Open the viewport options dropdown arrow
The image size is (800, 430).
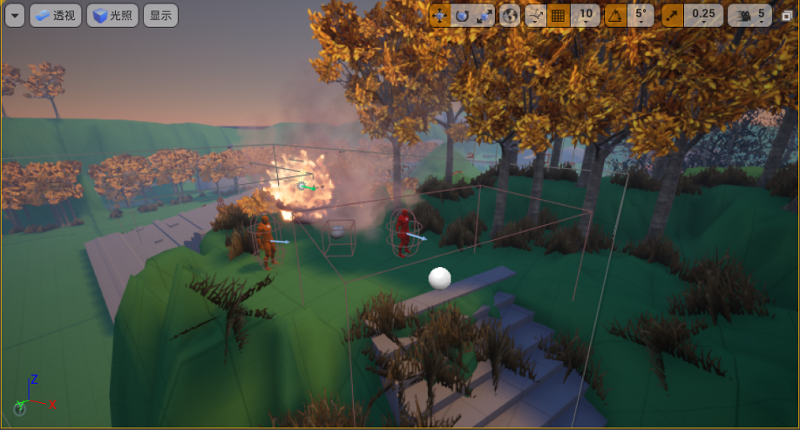pyautogui.click(x=15, y=15)
